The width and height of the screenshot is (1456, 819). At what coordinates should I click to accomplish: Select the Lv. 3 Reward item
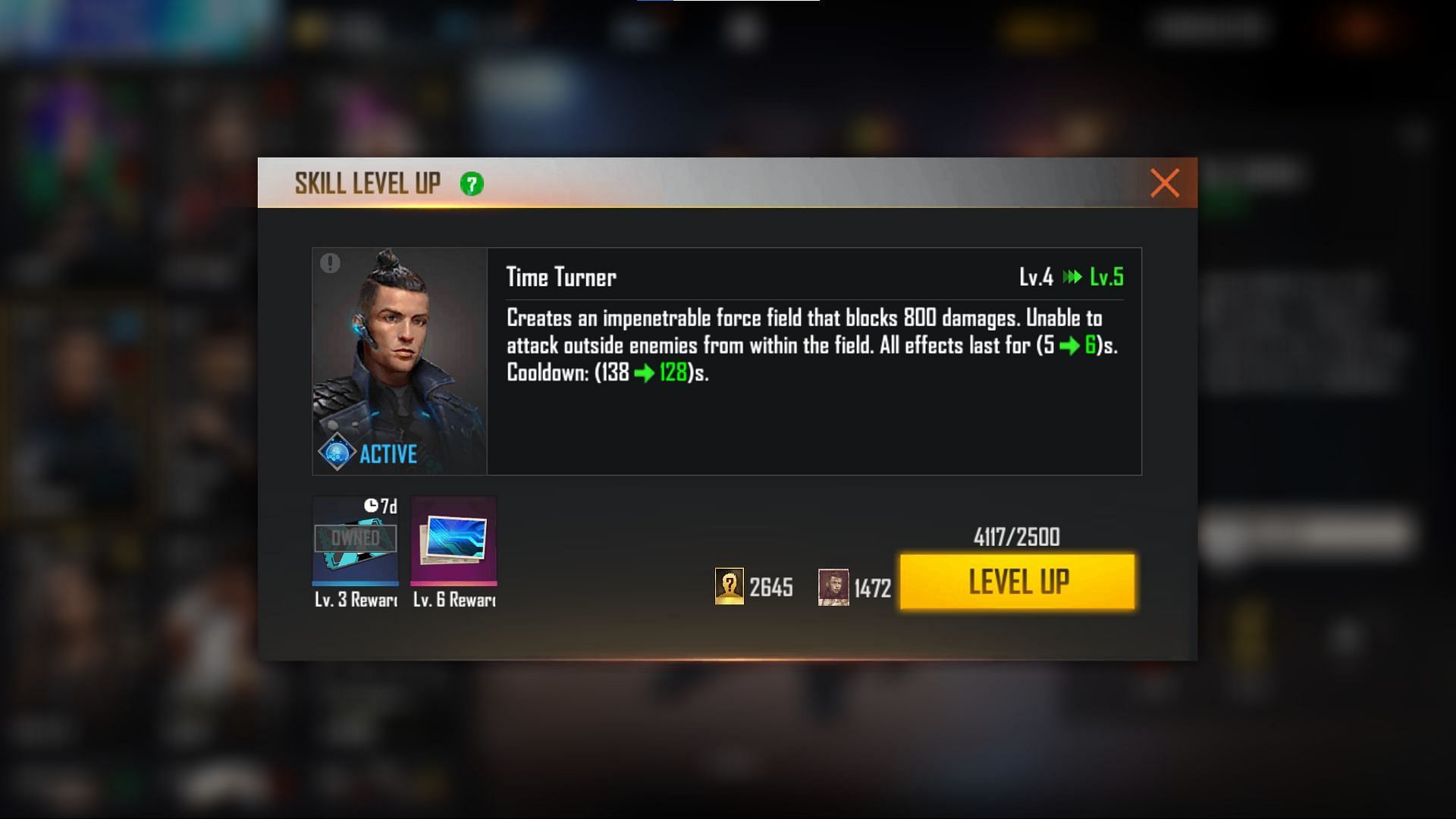pyautogui.click(x=356, y=541)
